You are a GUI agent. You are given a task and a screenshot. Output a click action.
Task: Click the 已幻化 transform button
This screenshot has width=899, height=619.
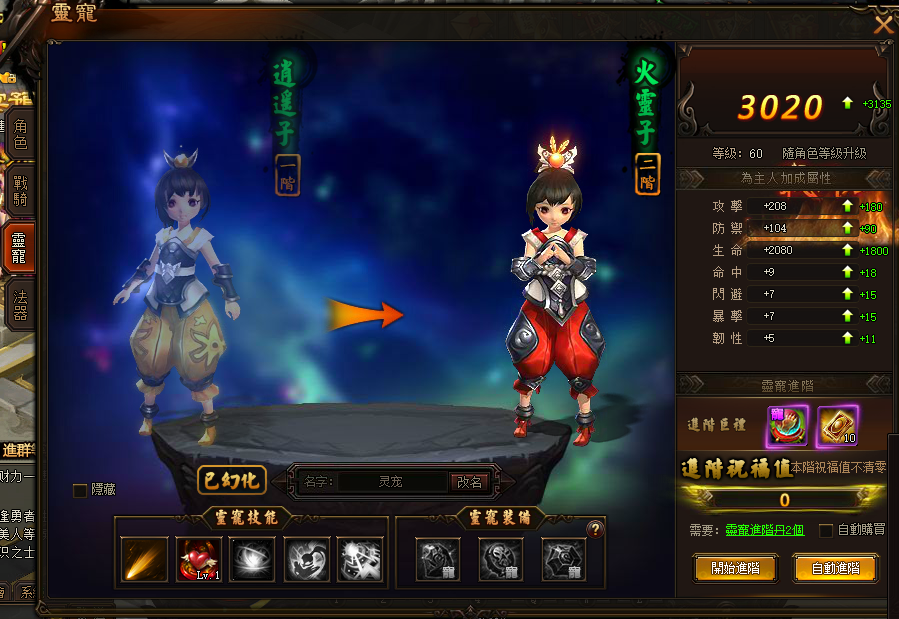pos(231,480)
